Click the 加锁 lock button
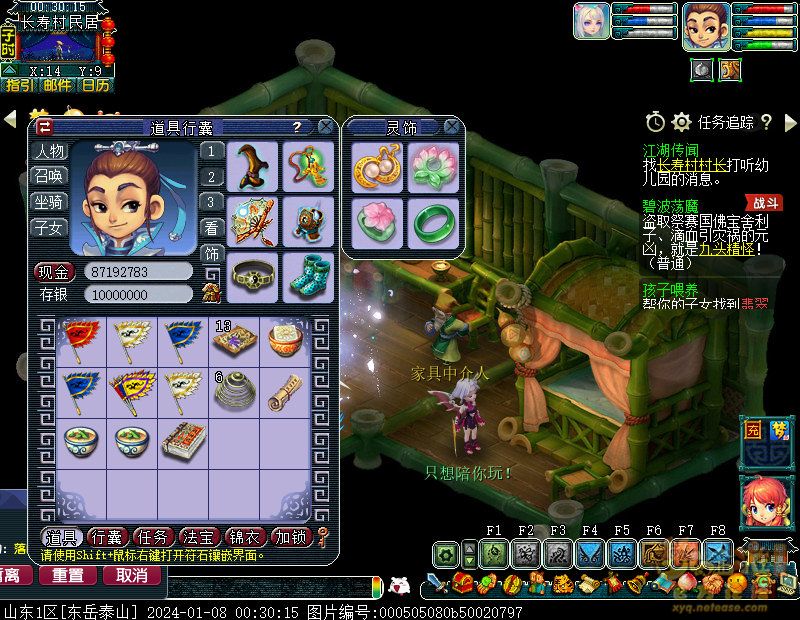Image resolution: width=800 pixels, height=620 pixels. point(293,537)
